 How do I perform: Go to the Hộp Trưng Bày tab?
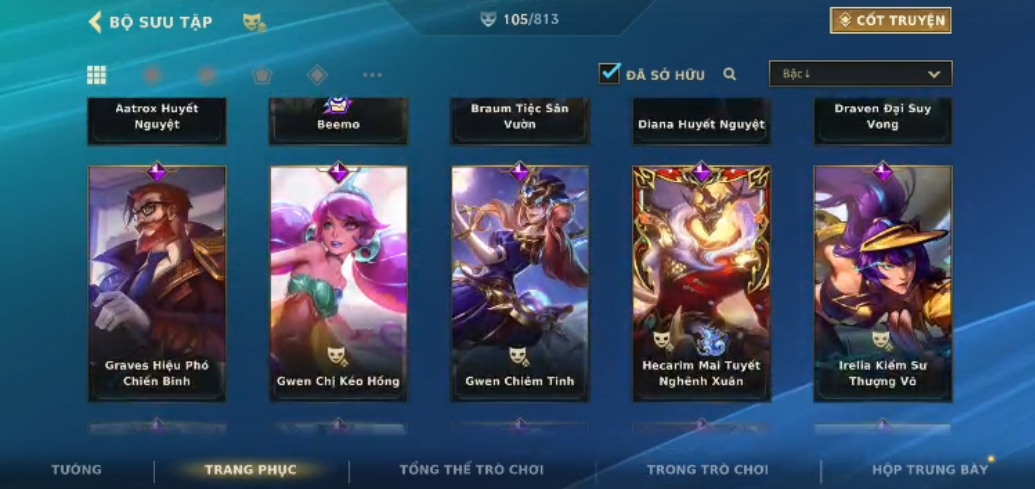click(x=930, y=470)
